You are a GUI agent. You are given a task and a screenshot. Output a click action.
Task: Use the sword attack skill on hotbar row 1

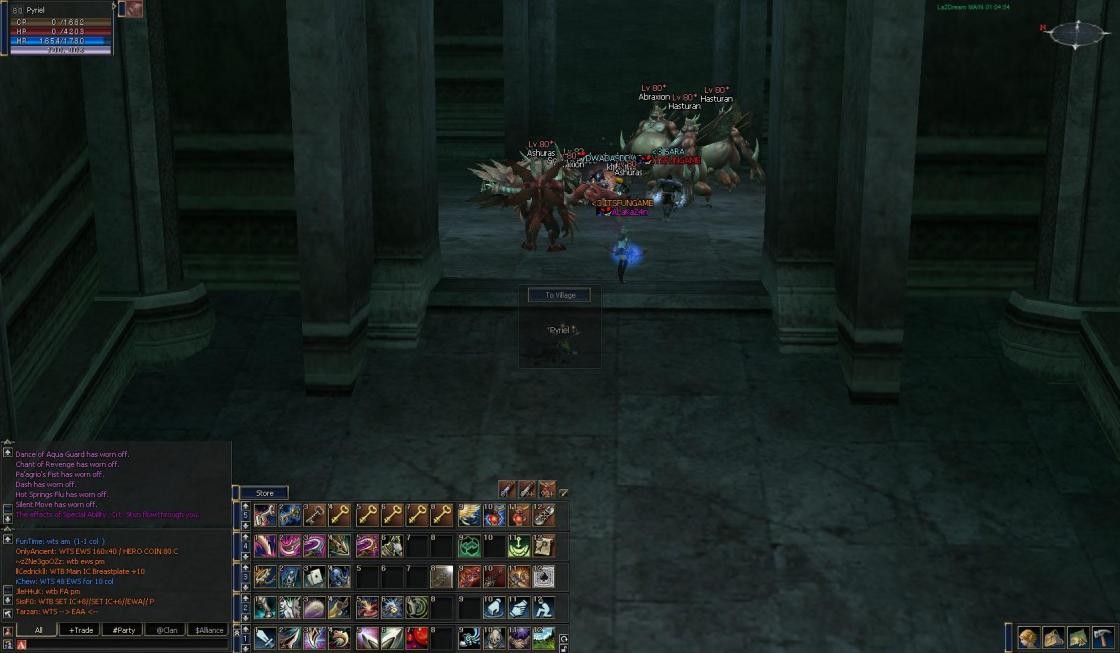[265, 638]
